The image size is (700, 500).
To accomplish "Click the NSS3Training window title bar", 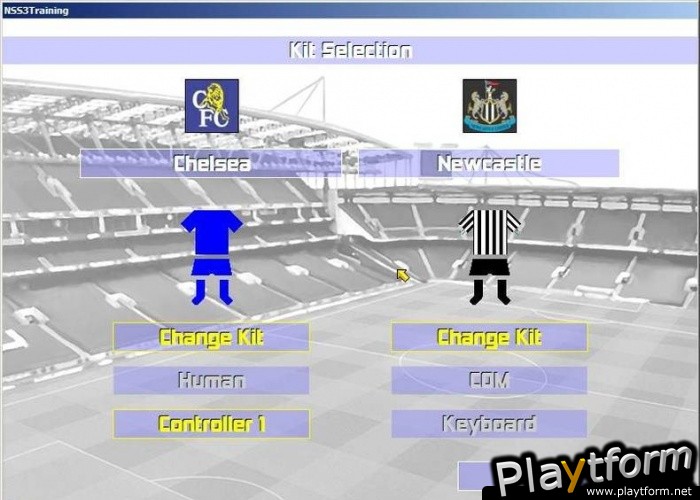I will [350, 9].
